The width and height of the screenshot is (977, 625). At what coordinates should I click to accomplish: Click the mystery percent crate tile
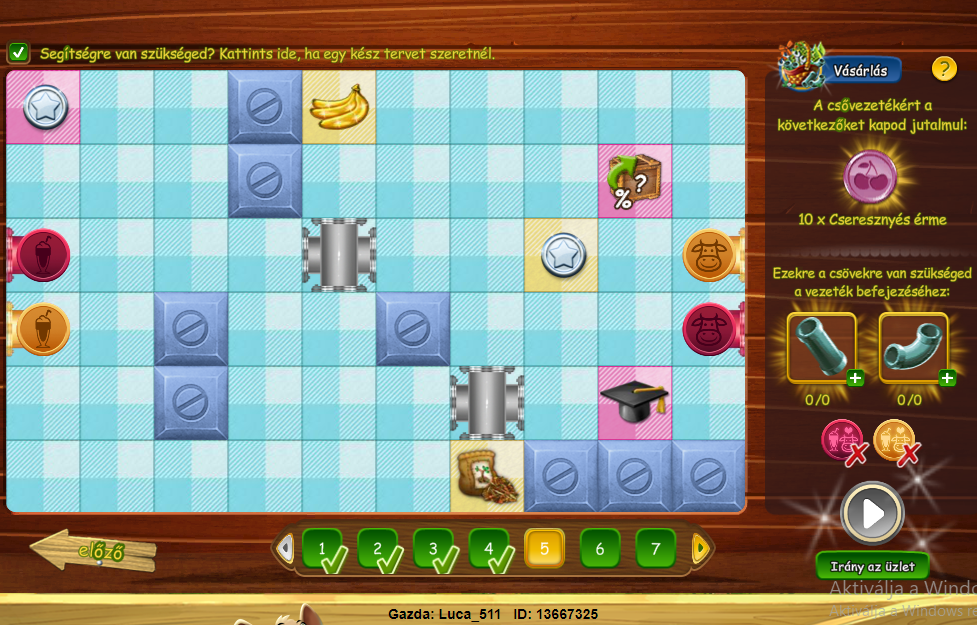pos(634,181)
